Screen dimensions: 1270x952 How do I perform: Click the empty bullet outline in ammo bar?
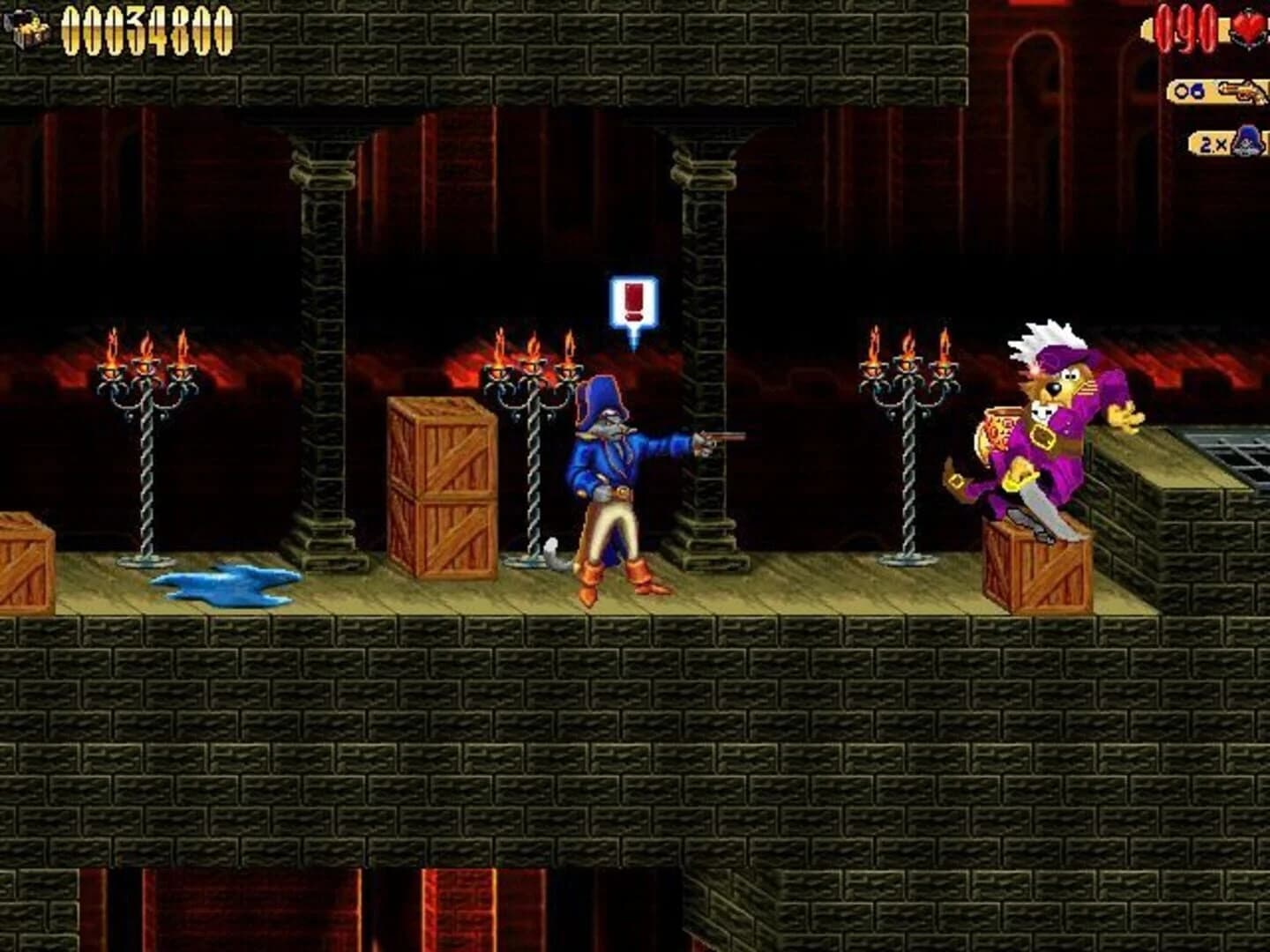coord(1181,90)
